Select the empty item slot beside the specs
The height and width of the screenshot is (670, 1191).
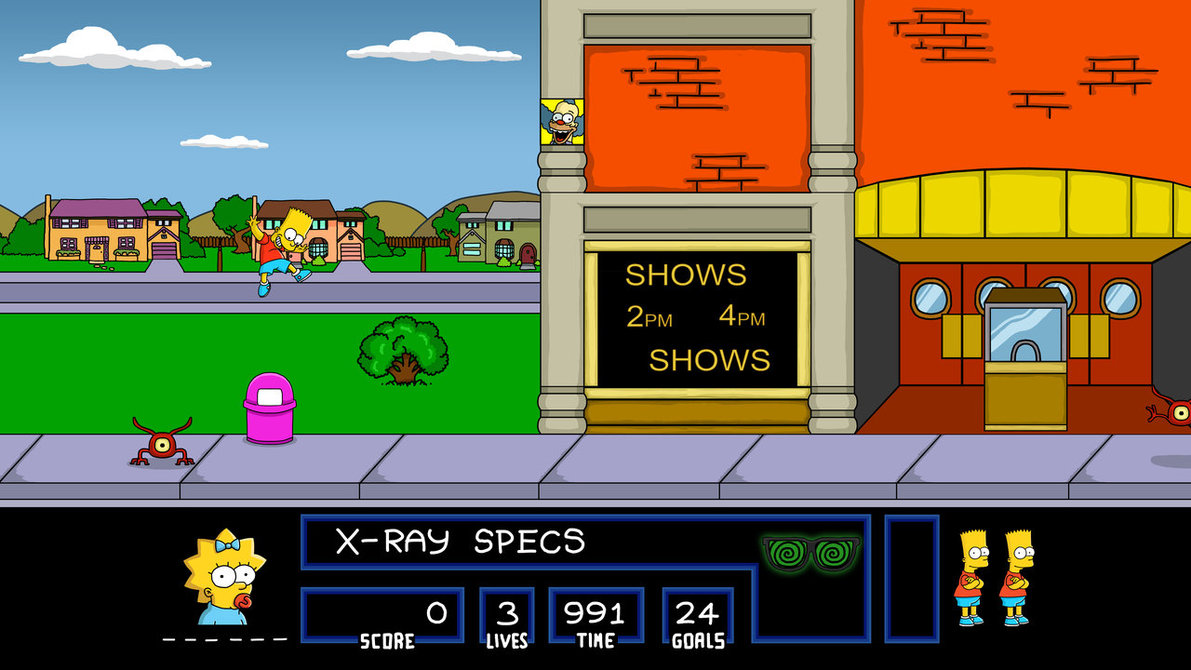pos(911,578)
